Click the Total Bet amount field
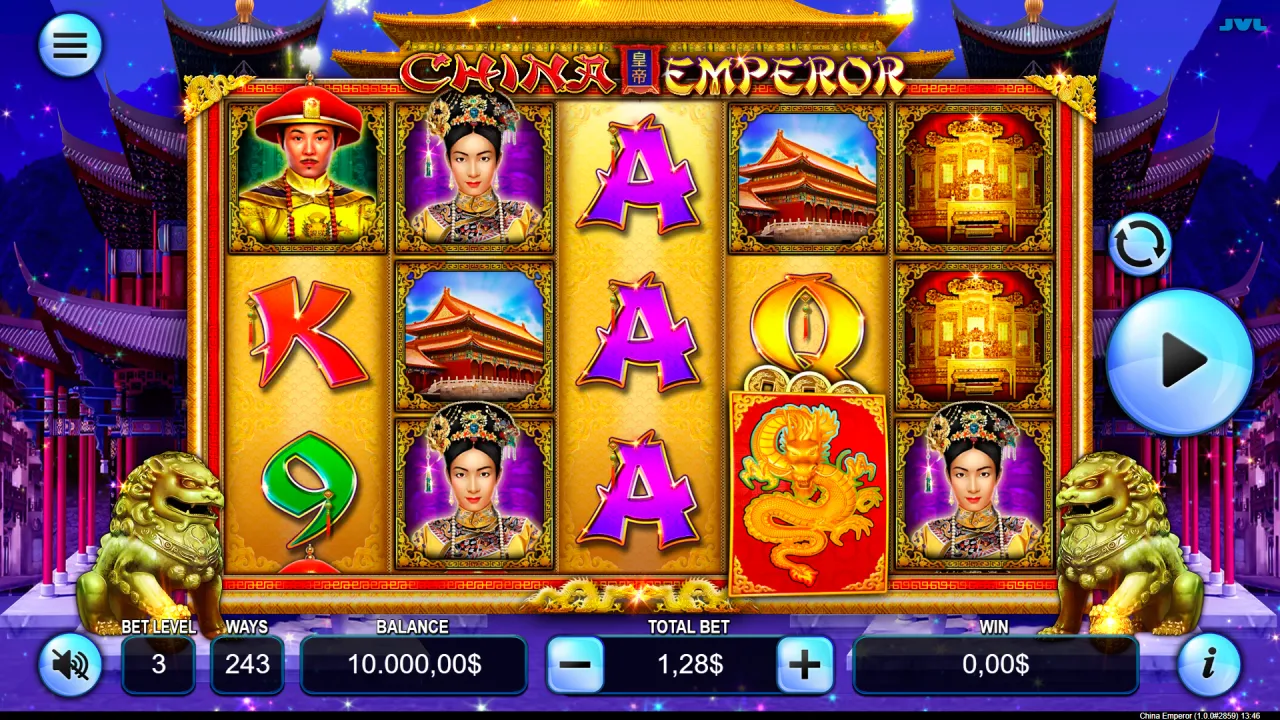This screenshot has width=1280, height=720. pyautogui.click(x=689, y=664)
